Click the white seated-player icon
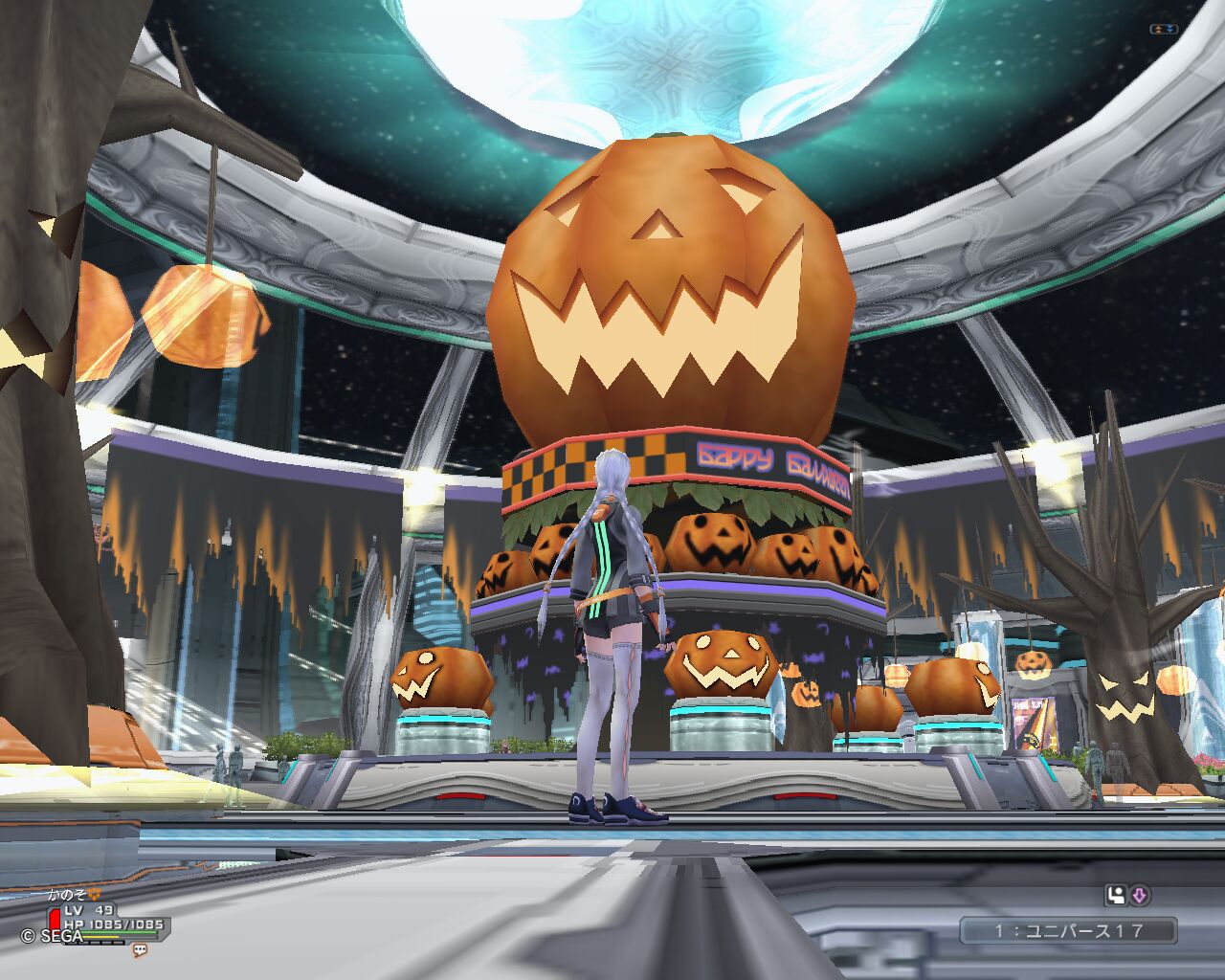 pyautogui.click(x=1116, y=896)
